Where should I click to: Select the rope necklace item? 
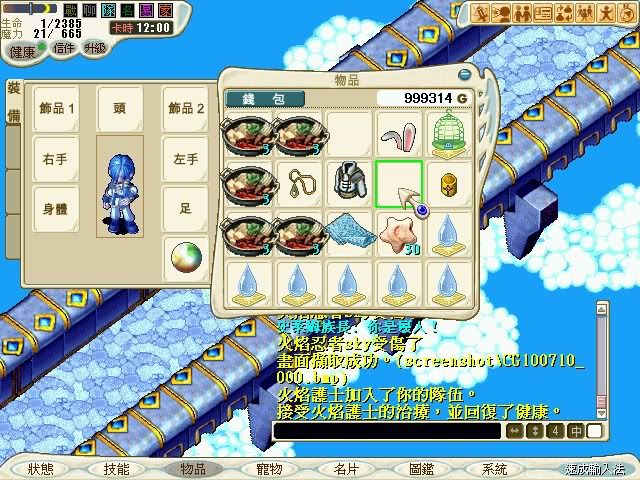pyautogui.click(x=299, y=182)
